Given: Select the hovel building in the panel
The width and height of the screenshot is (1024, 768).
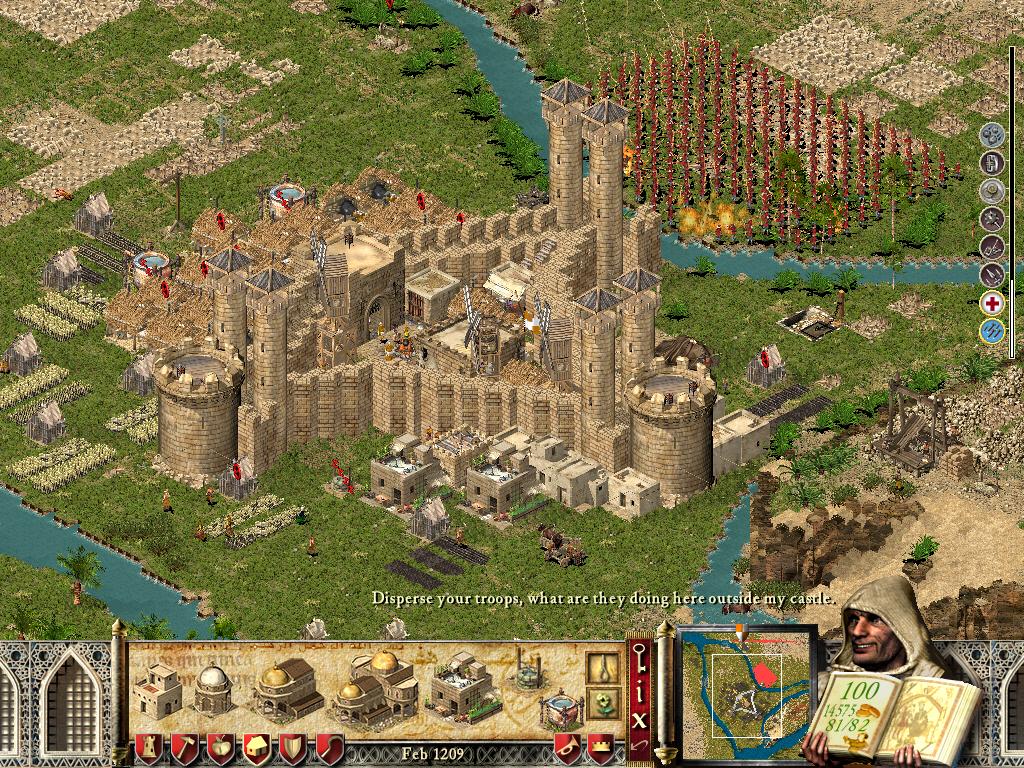Looking at the screenshot, I should point(157,690).
